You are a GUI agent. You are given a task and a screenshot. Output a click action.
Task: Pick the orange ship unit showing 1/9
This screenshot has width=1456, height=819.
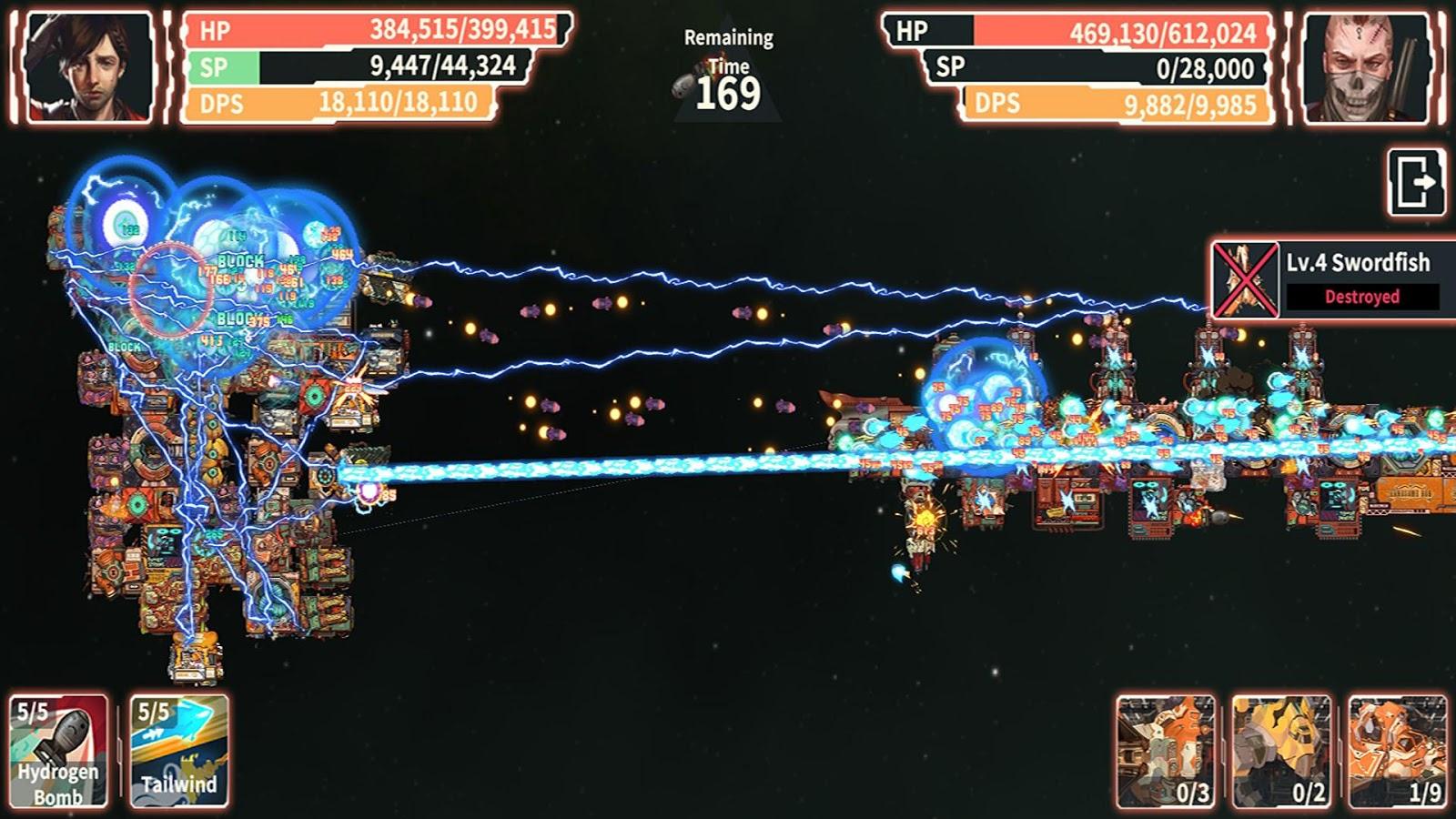[1397, 752]
